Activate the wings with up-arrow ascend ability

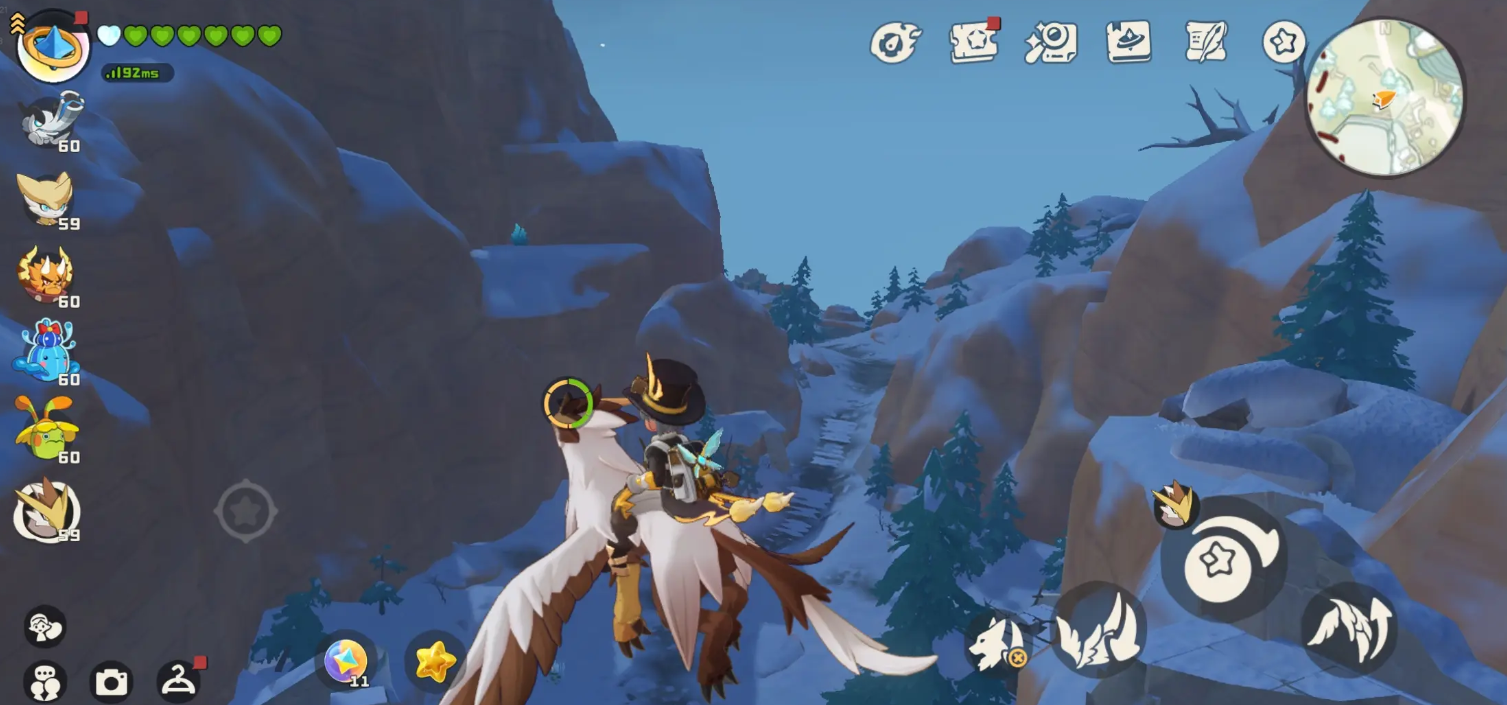(x=1349, y=629)
